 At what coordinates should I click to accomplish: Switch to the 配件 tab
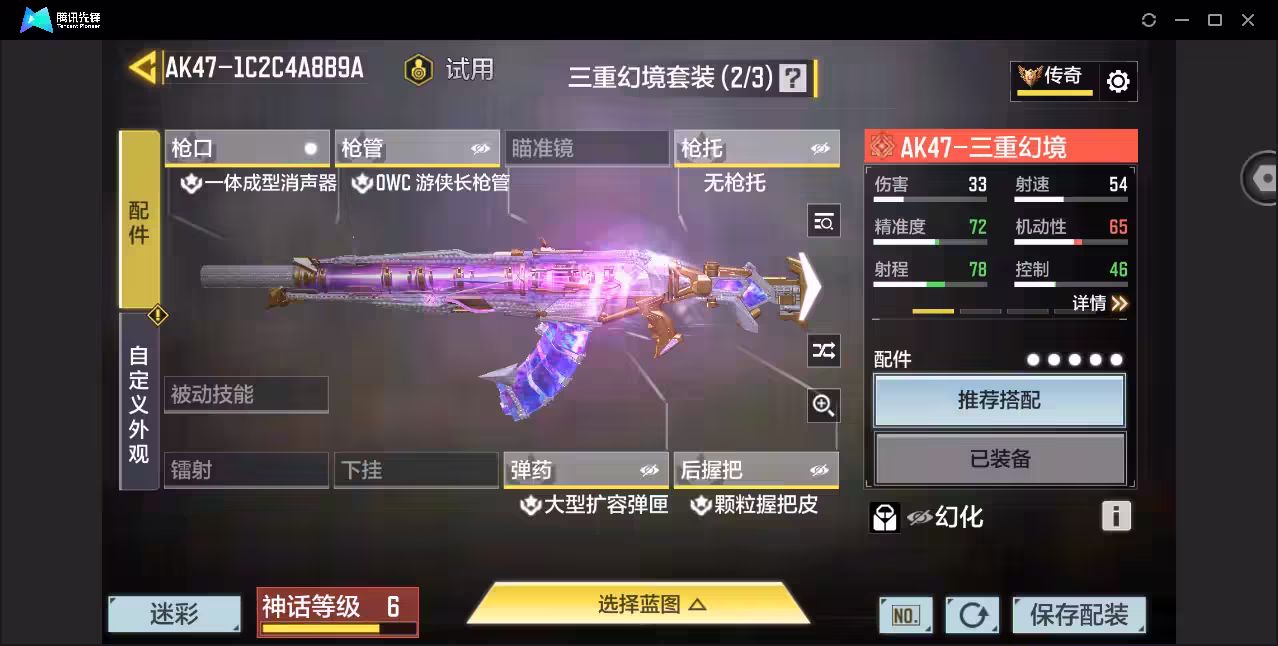[x=139, y=220]
